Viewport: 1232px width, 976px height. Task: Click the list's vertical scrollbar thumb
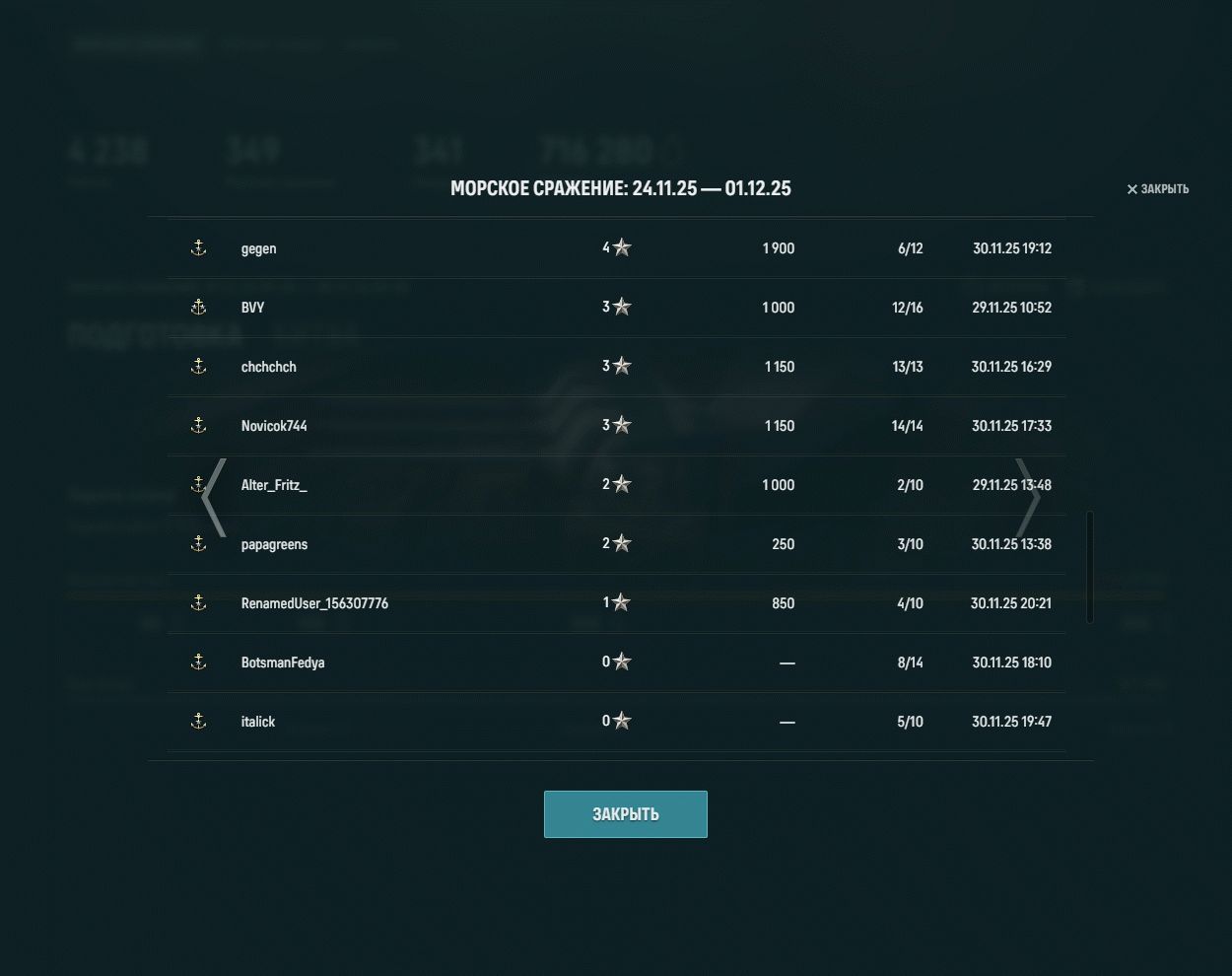coord(1089,567)
